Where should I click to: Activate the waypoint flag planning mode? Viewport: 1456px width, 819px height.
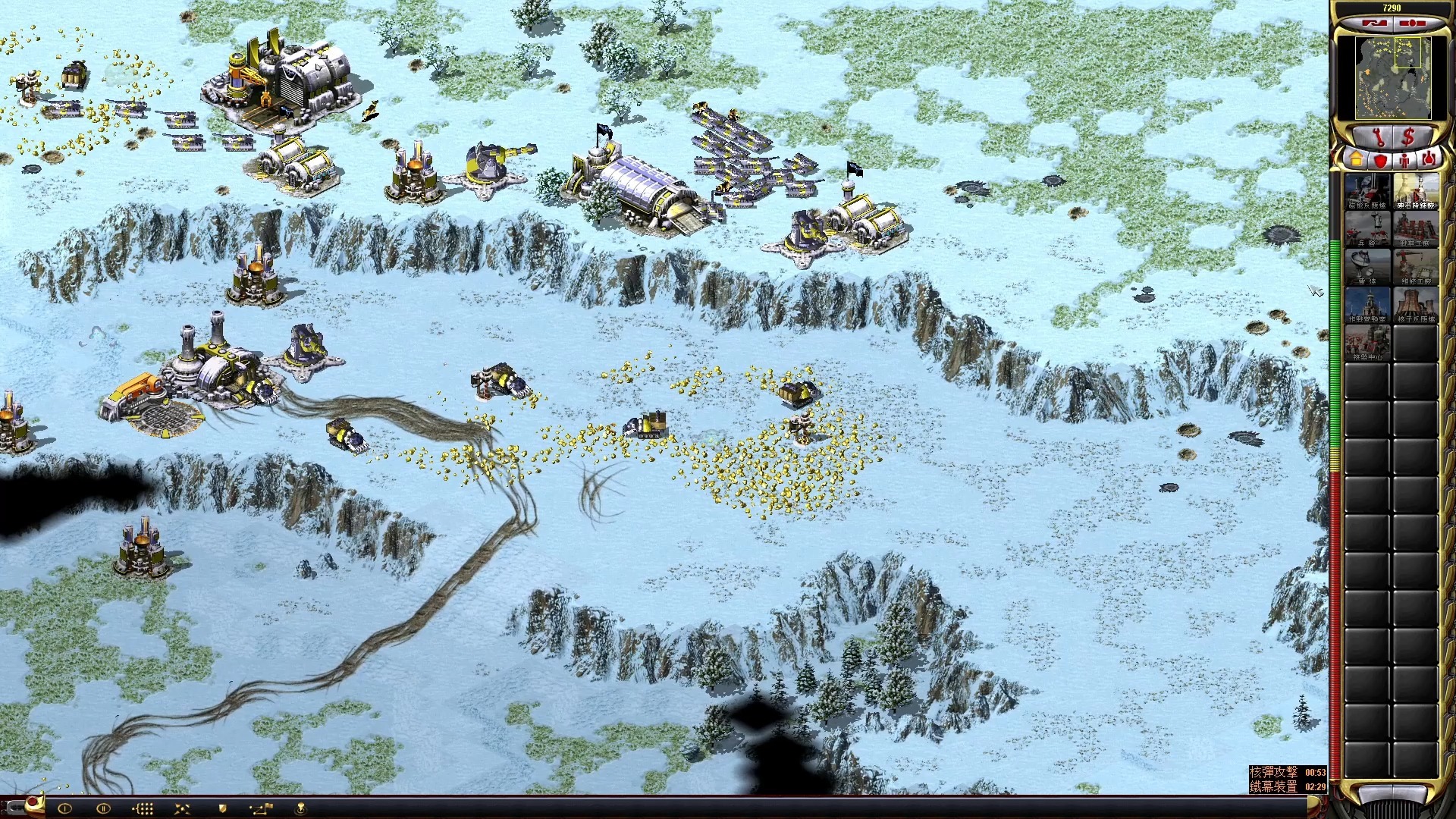pos(261,808)
